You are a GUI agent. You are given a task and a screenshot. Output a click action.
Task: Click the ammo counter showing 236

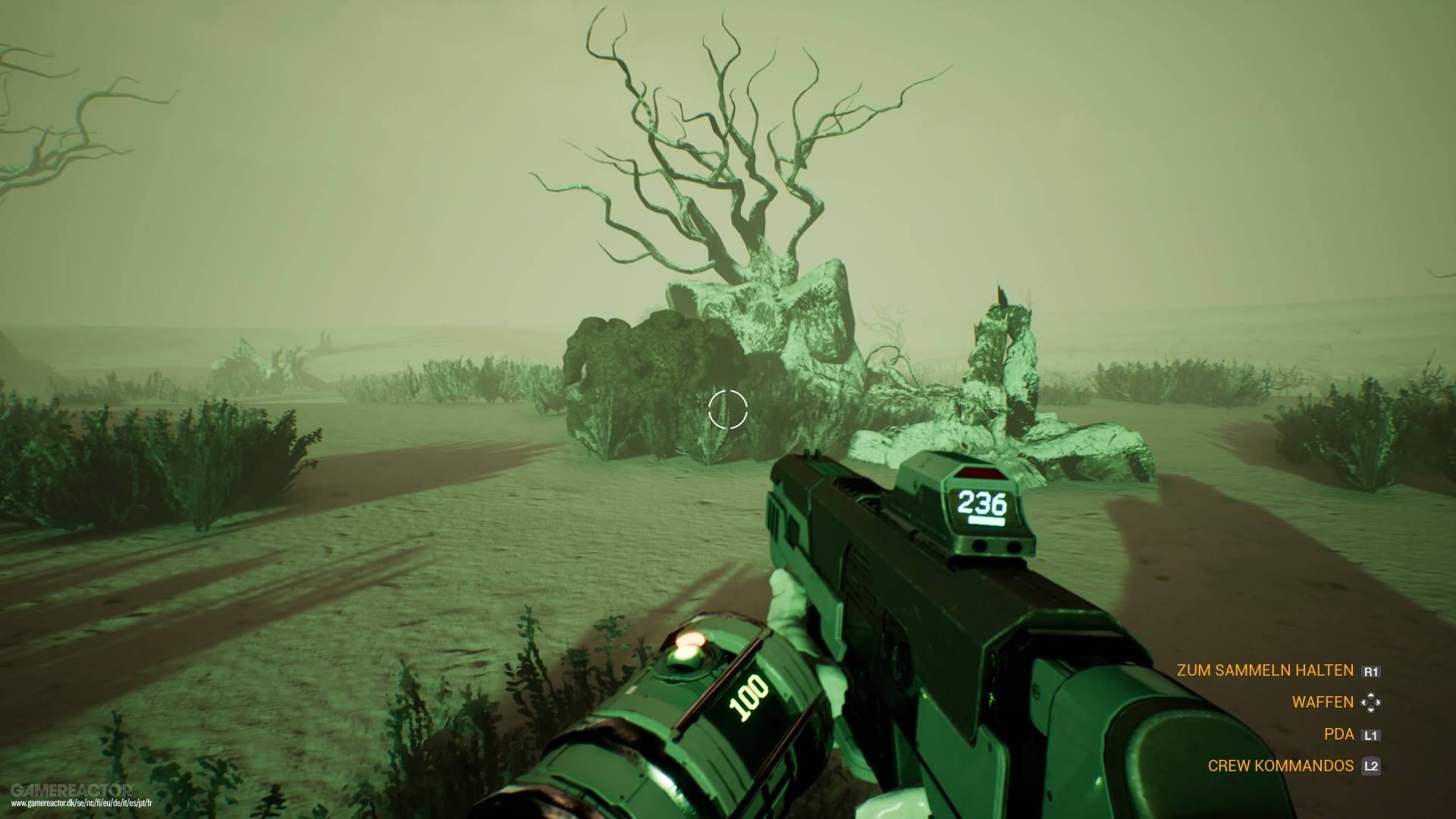tap(981, 503)
